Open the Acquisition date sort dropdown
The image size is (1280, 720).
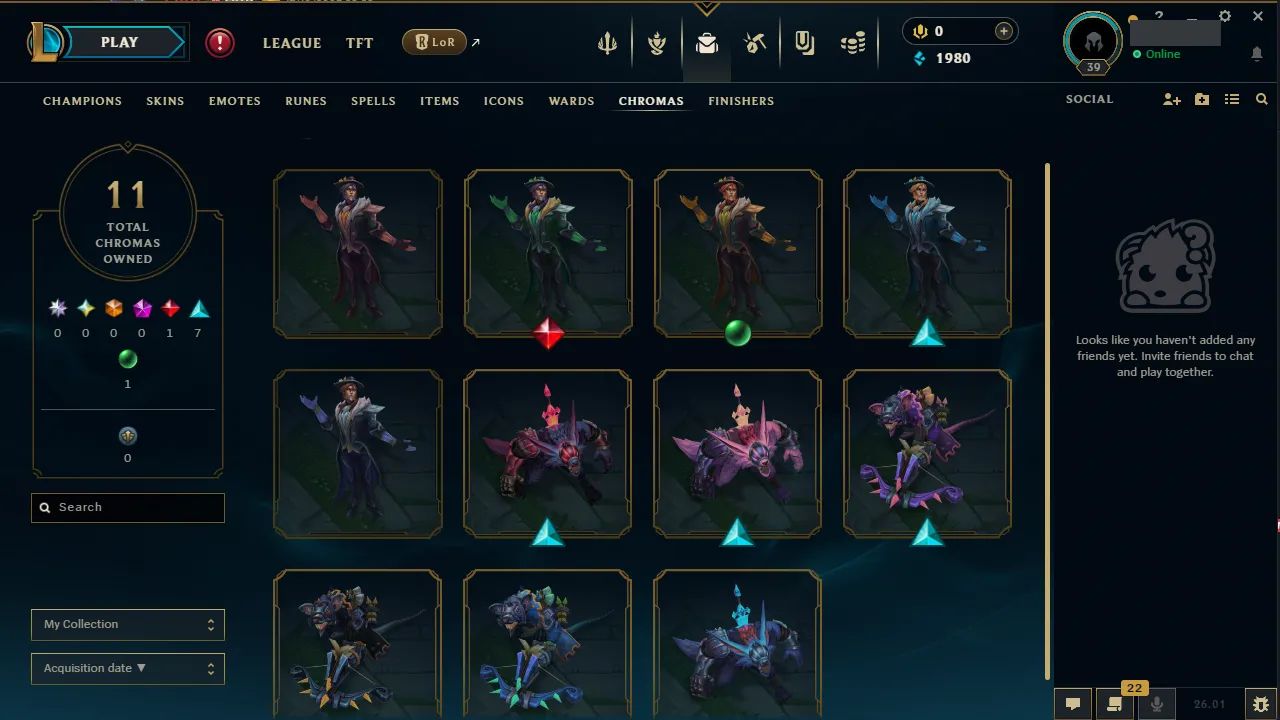(x=127, y=668)
